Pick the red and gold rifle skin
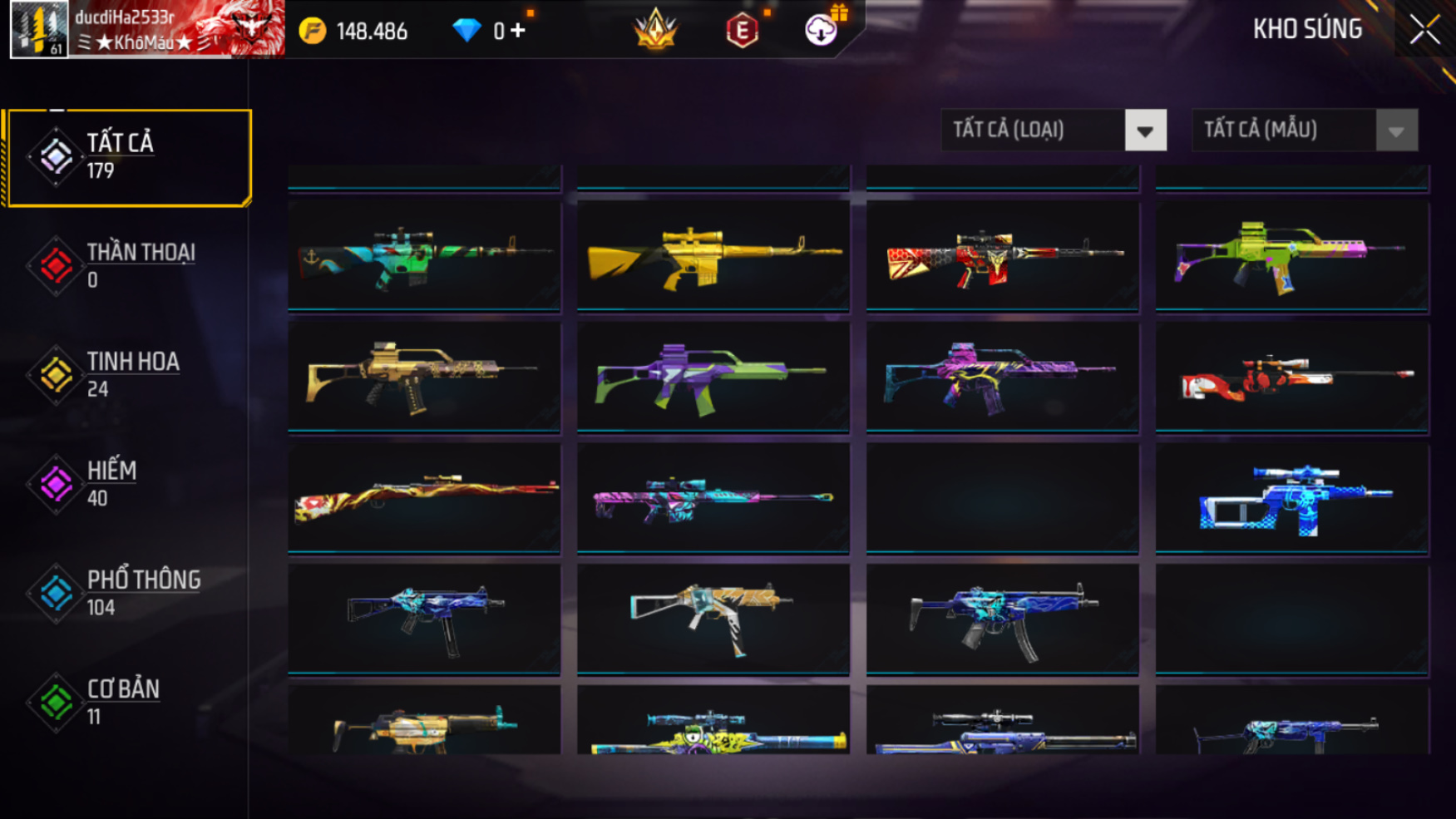The width and height of the screenshot is (1456, 819). [1002, 254]
